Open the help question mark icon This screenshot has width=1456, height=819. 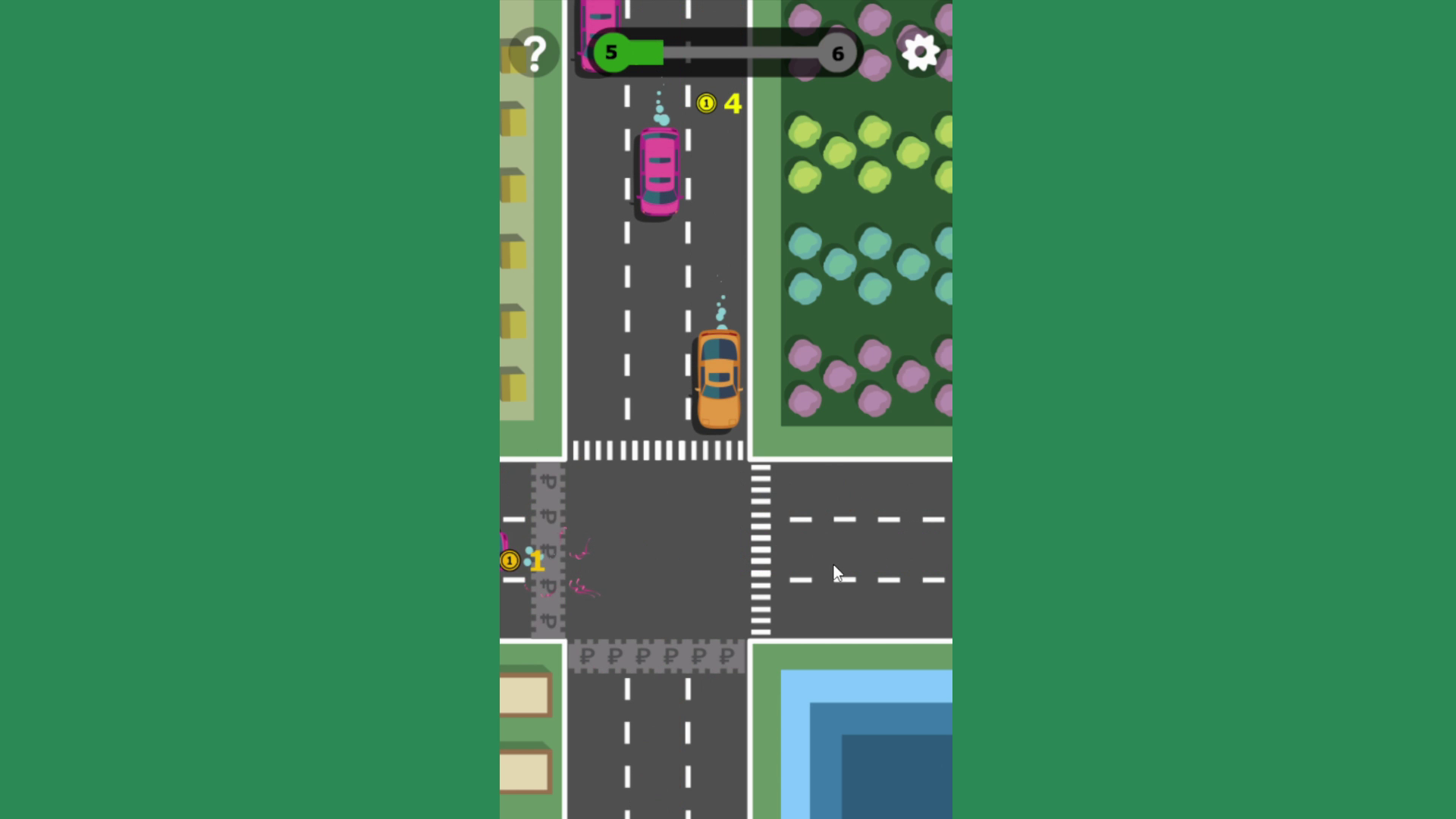pyautogui.click(x=536, y=52)
